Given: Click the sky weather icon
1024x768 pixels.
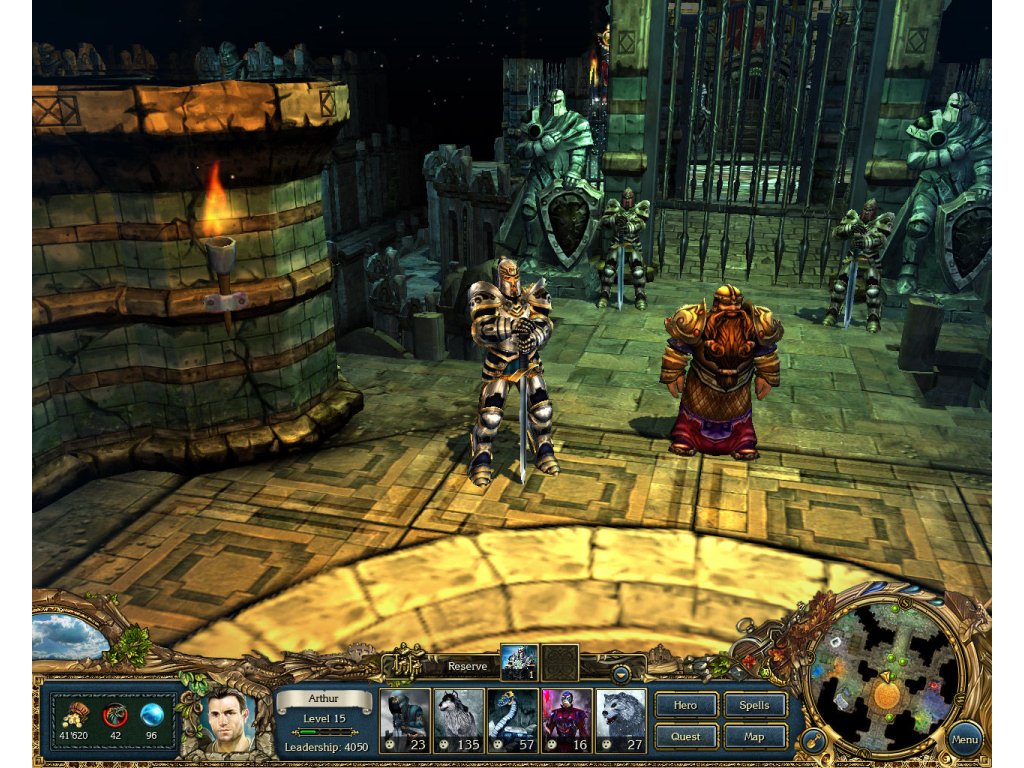Looking at the screenshot, I should [68, 635].
